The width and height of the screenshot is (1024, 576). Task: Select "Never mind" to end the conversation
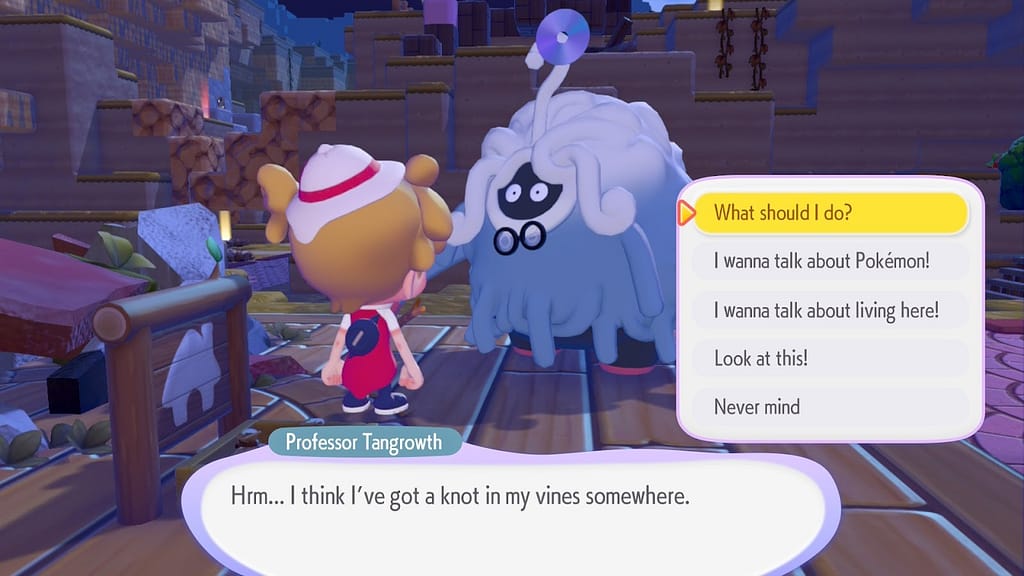(x=830, y=407)
